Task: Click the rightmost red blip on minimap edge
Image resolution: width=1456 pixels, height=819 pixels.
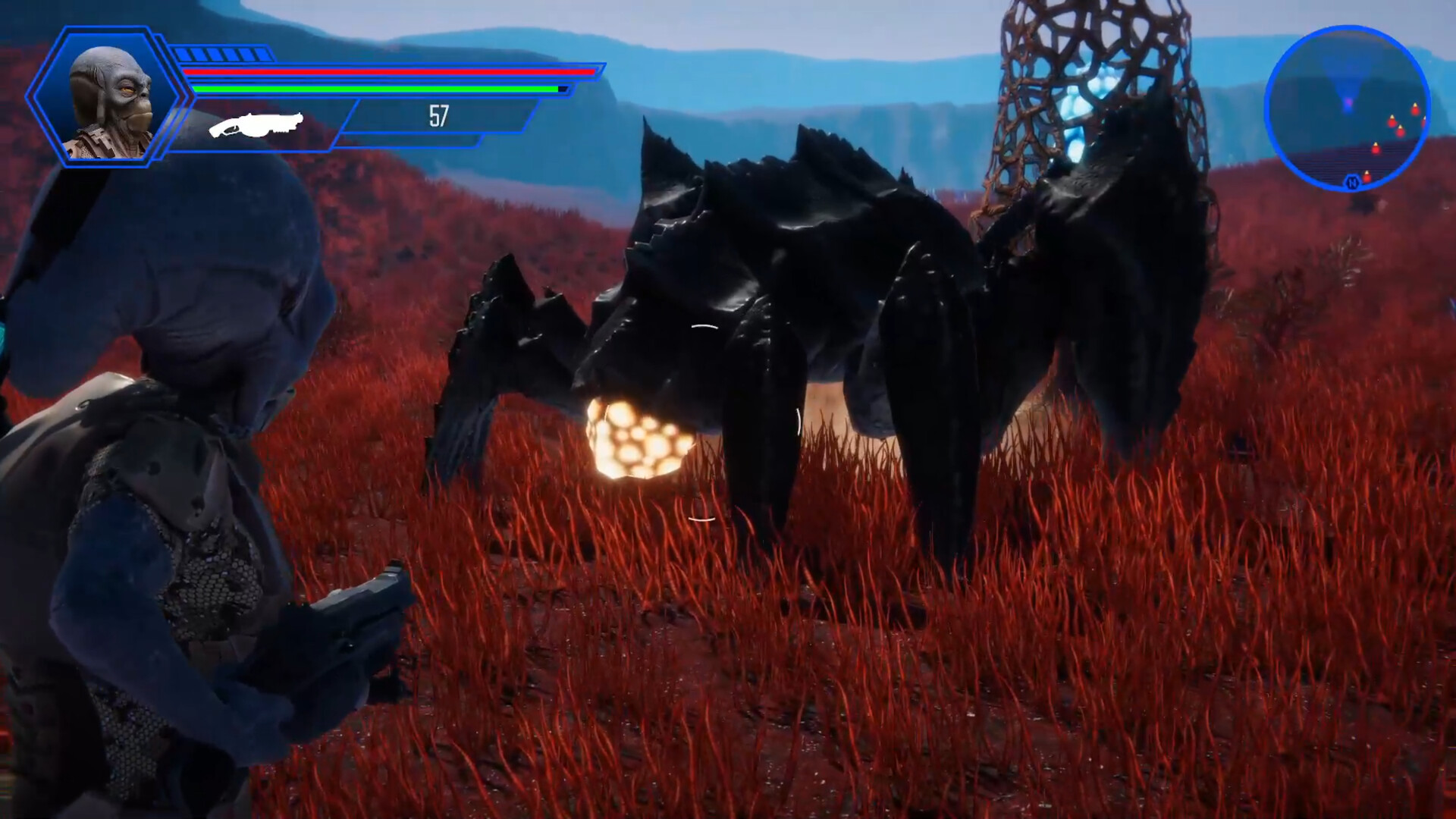Action: tap(1426, 122)
